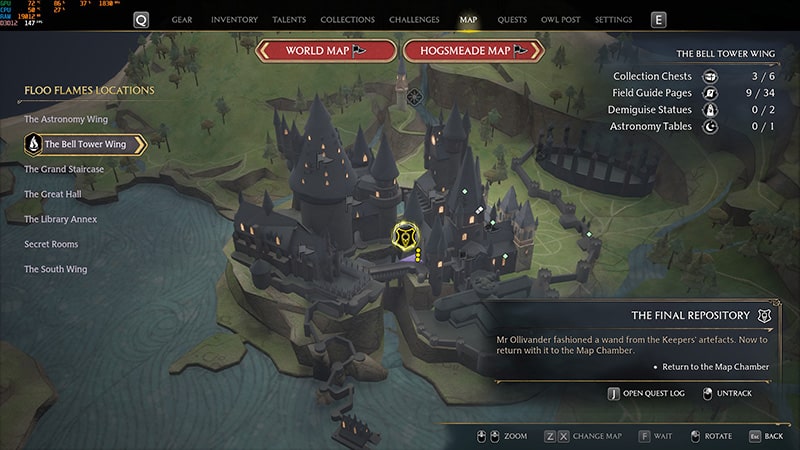Open the Inventory tab

(x=235, y=19)
